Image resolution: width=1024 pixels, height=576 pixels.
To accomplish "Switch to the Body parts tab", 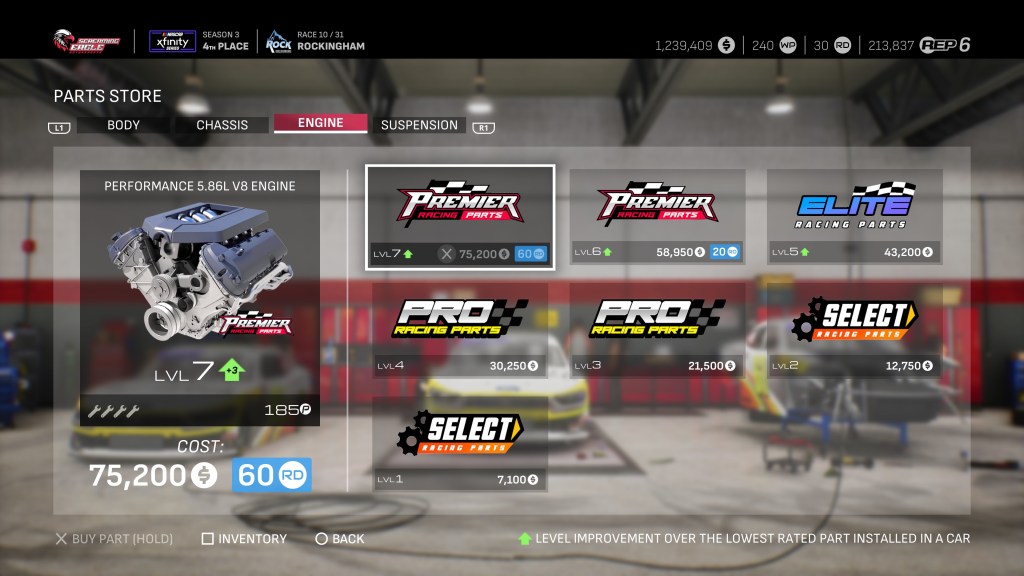I will coord(123,125).
